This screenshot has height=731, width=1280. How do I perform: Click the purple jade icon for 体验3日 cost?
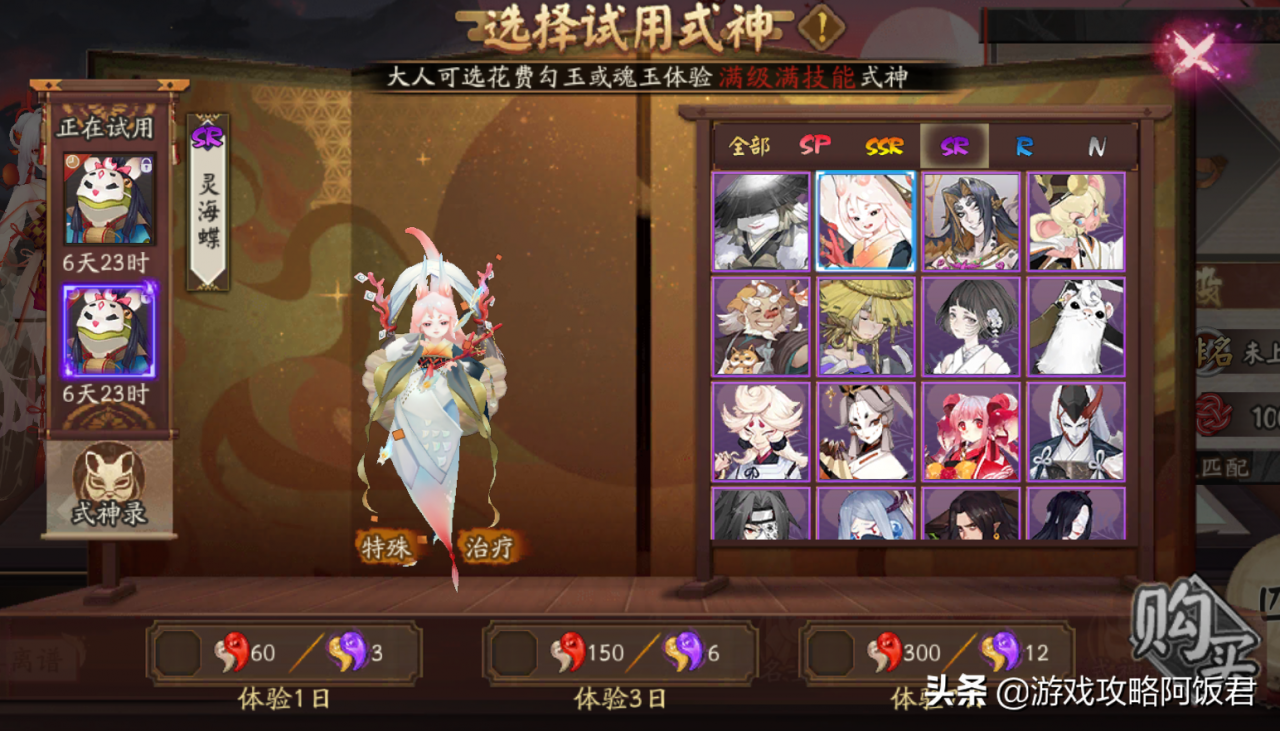tap(682, 651)
